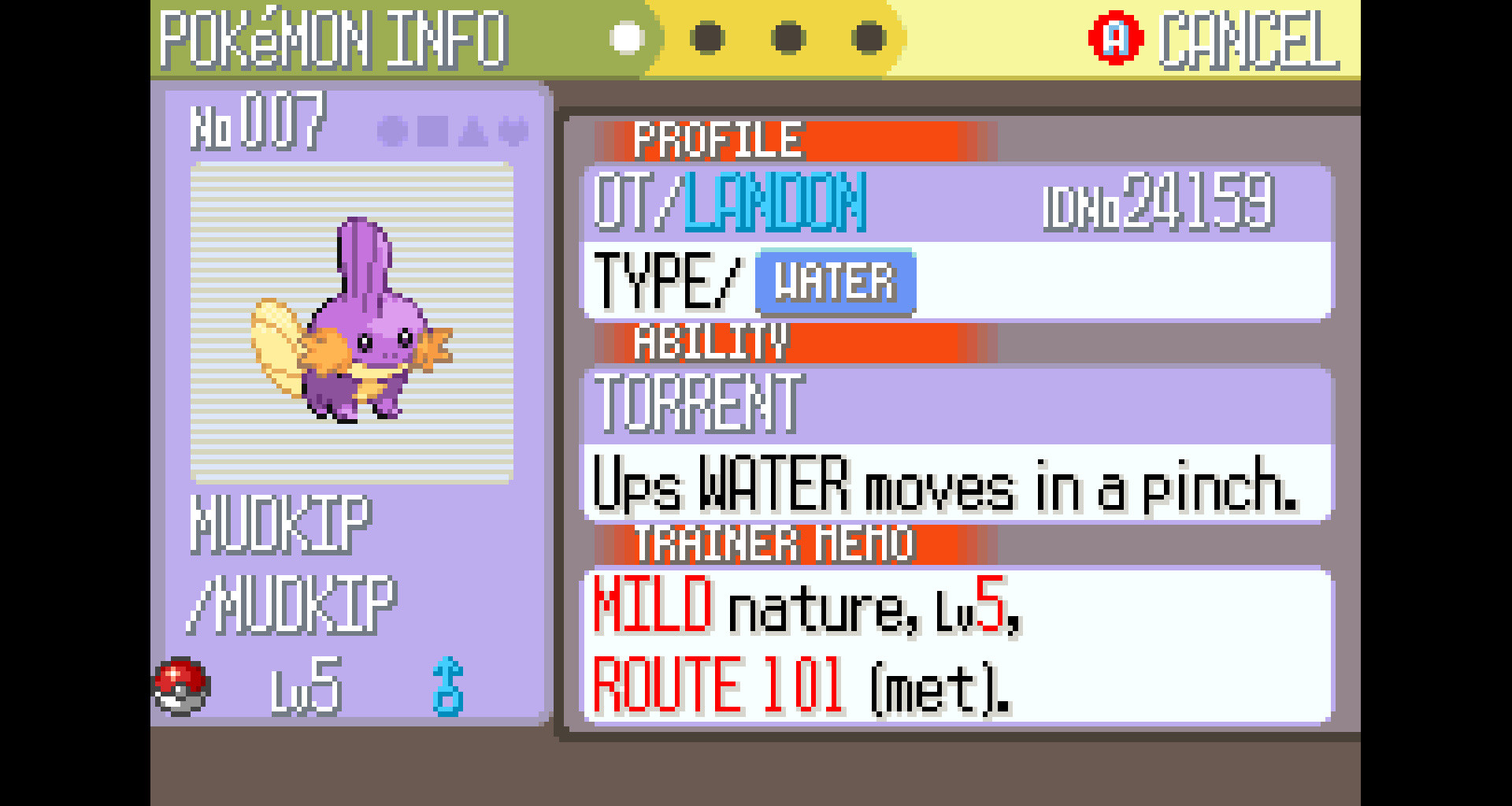
Task: Click the TORRENT ability name
Action: point(697,403)
